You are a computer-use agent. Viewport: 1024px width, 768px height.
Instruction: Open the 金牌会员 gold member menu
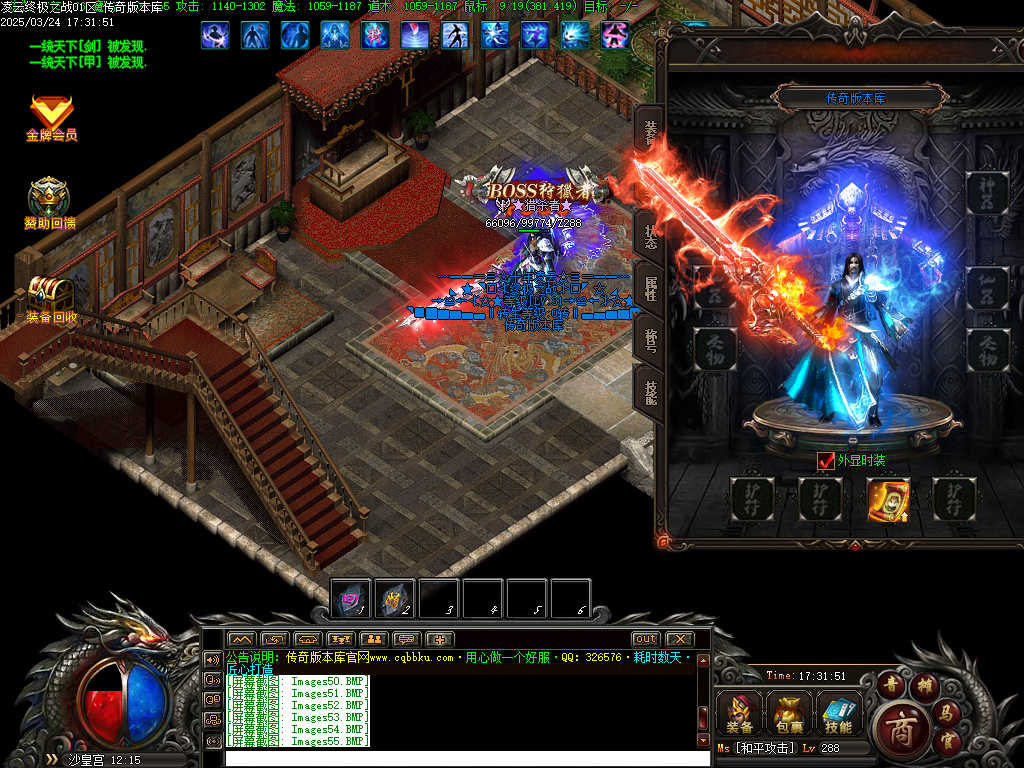point(51,118)
